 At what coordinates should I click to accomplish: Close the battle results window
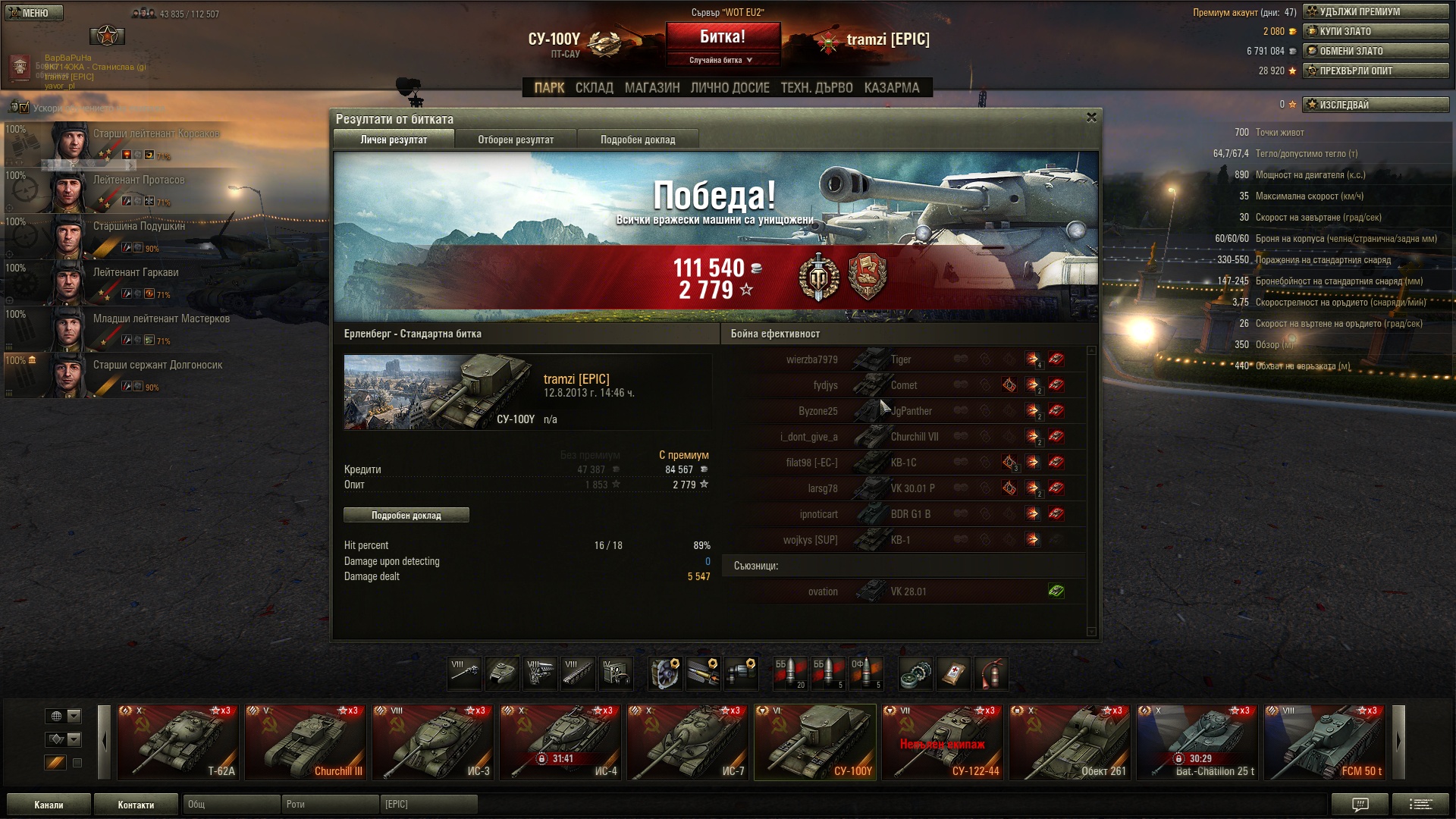click(x=1091, y=118)
